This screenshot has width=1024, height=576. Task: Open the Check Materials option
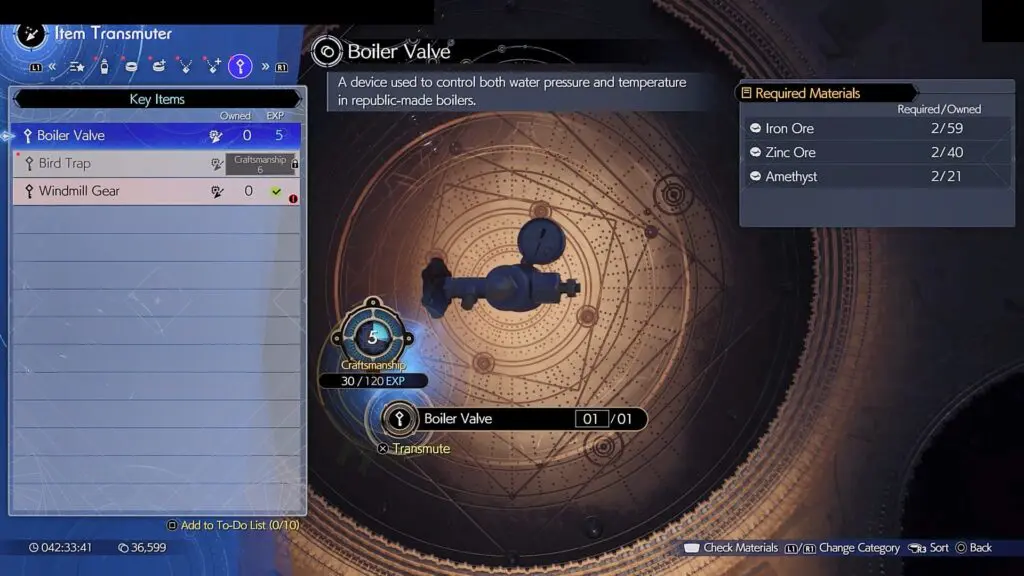tap(730, 548)
